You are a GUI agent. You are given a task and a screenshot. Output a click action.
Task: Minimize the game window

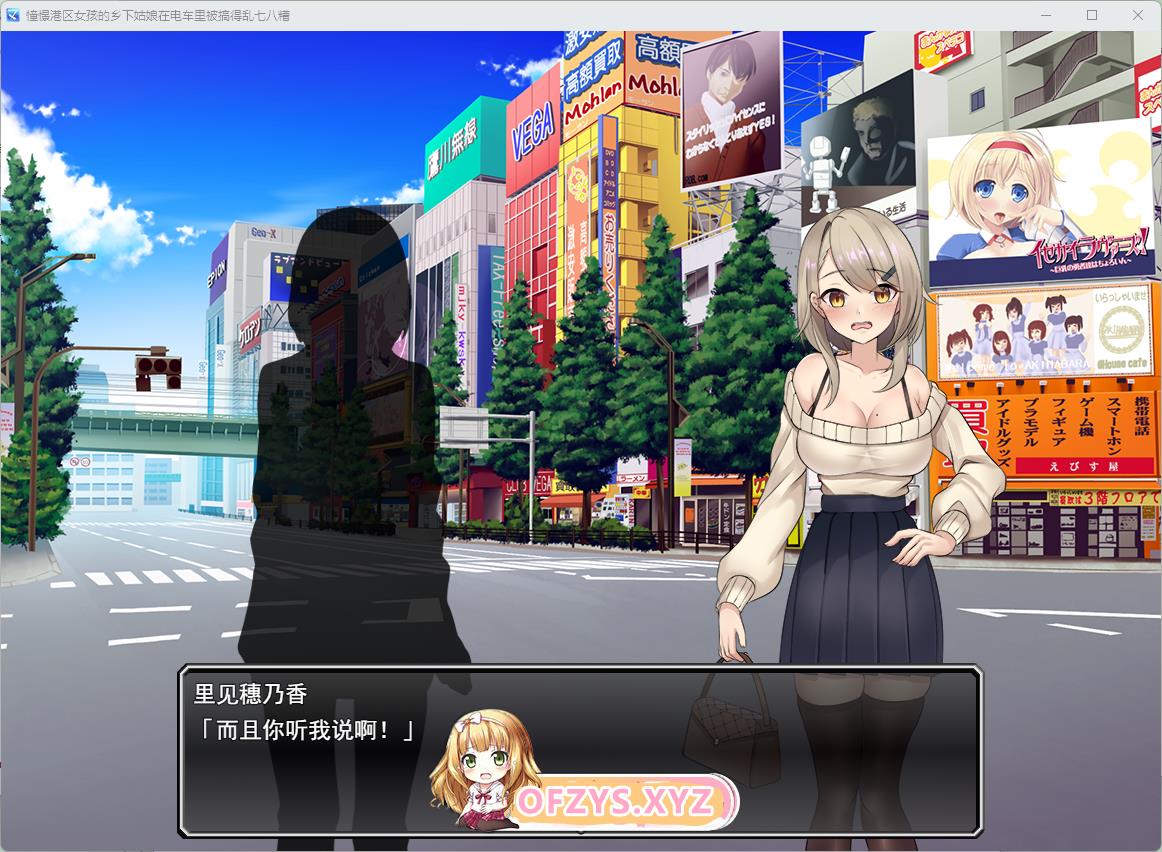(1046, 15)
